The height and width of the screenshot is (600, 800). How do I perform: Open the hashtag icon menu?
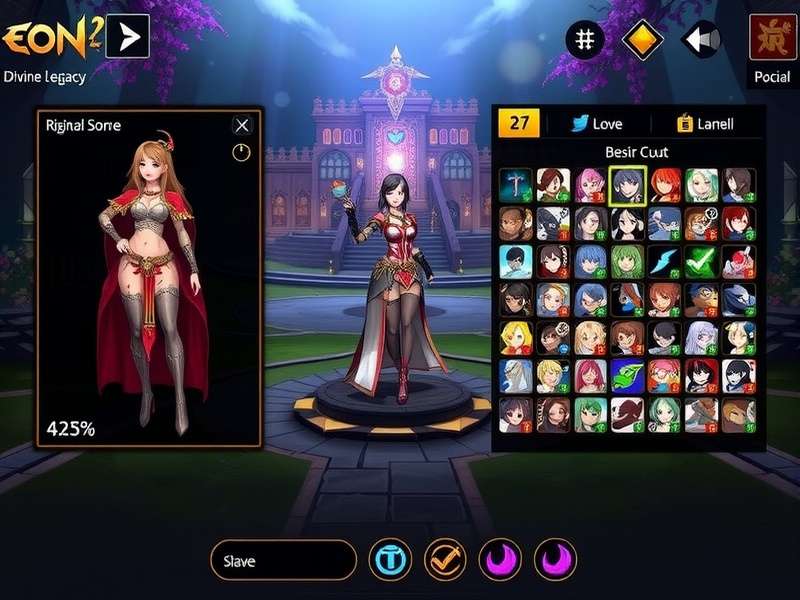(x=586, y=40)
